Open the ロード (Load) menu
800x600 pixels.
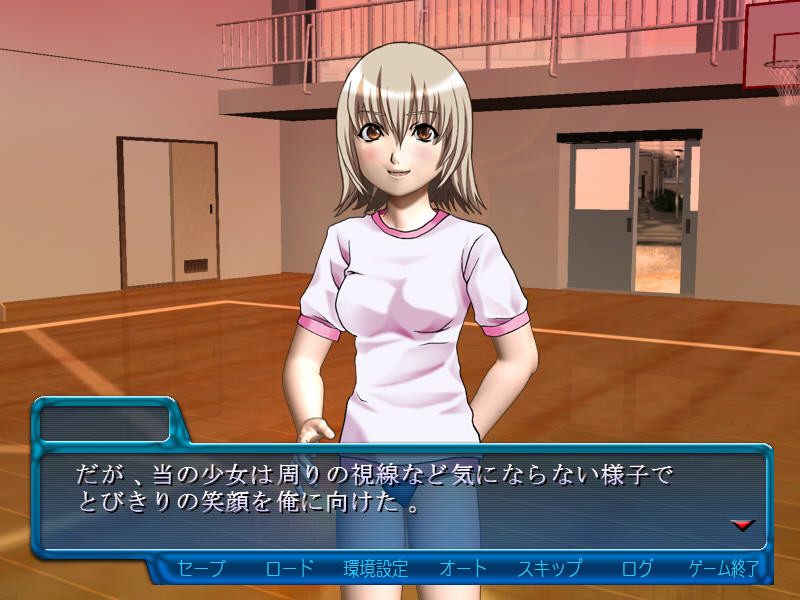point(290,569)
